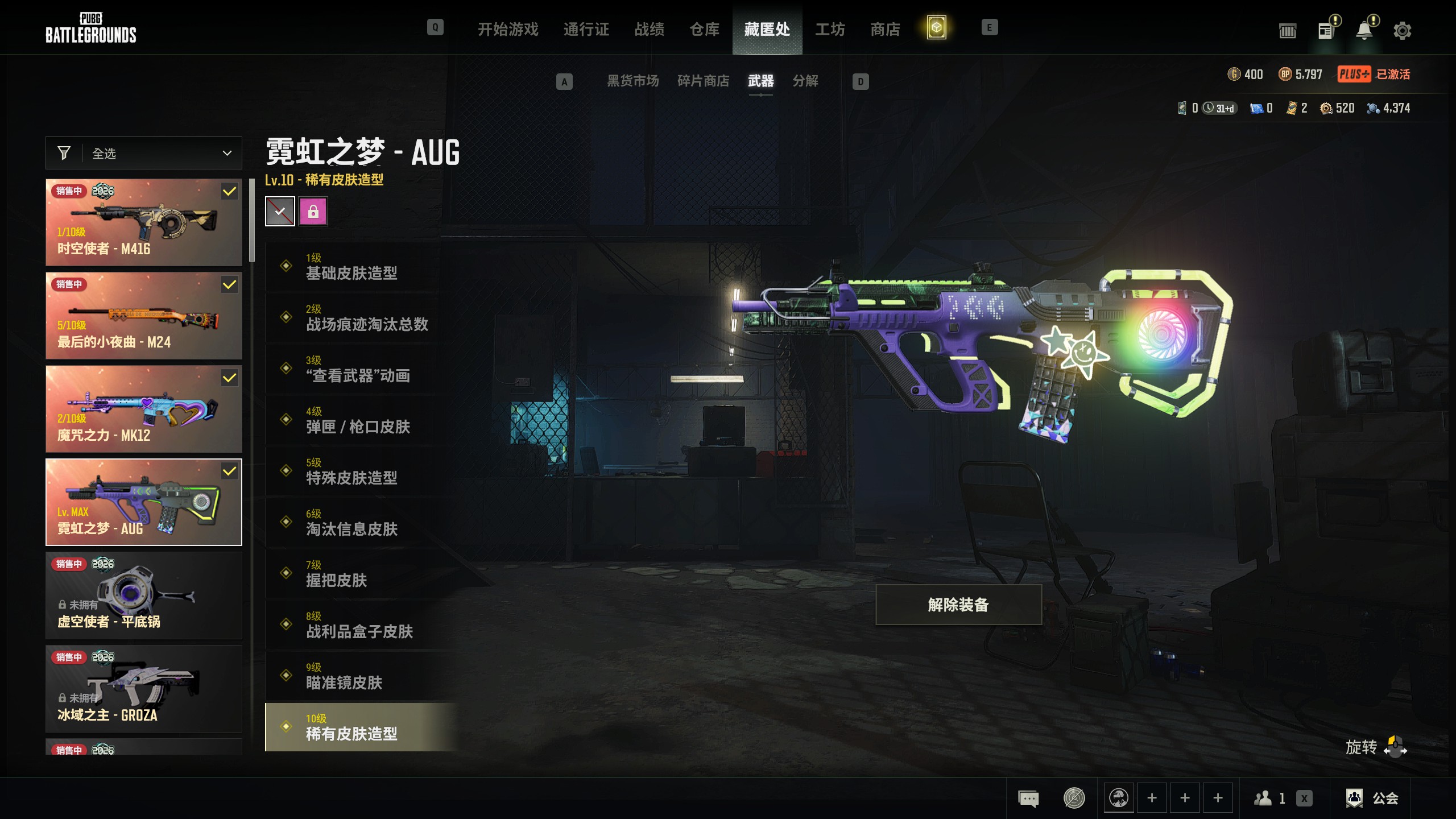The height and width of the screenshot is (819, 1456).
Task: Switch to the 通行证 tab
Action: (586, 29)
